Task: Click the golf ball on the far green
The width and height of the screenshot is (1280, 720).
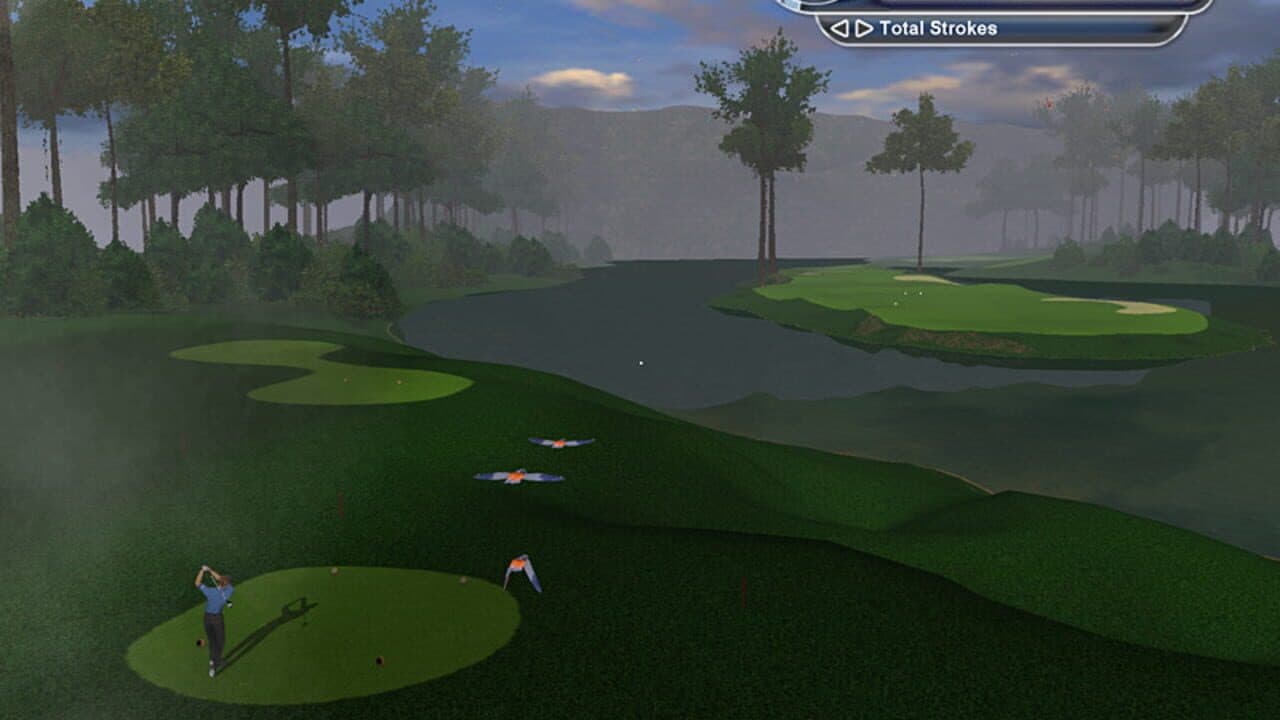Action: pyautogui.click(x=906, y=293)
